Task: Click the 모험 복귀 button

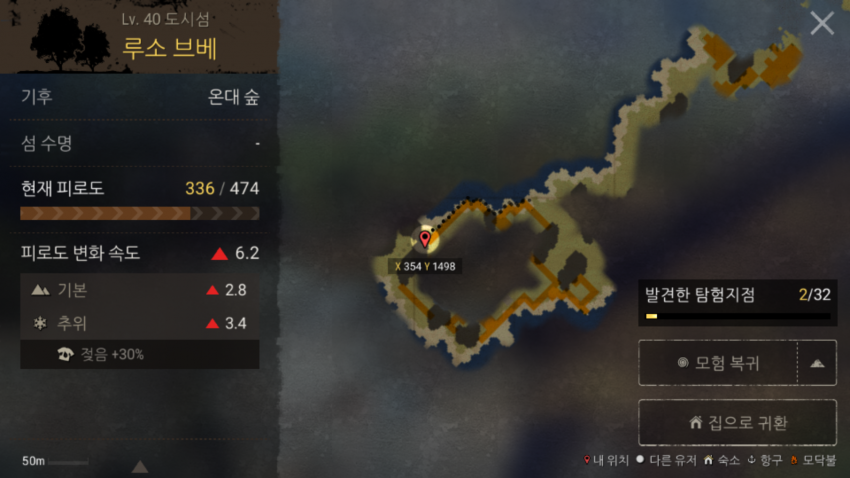Action: pyautogui.click(x=718, y=363)
